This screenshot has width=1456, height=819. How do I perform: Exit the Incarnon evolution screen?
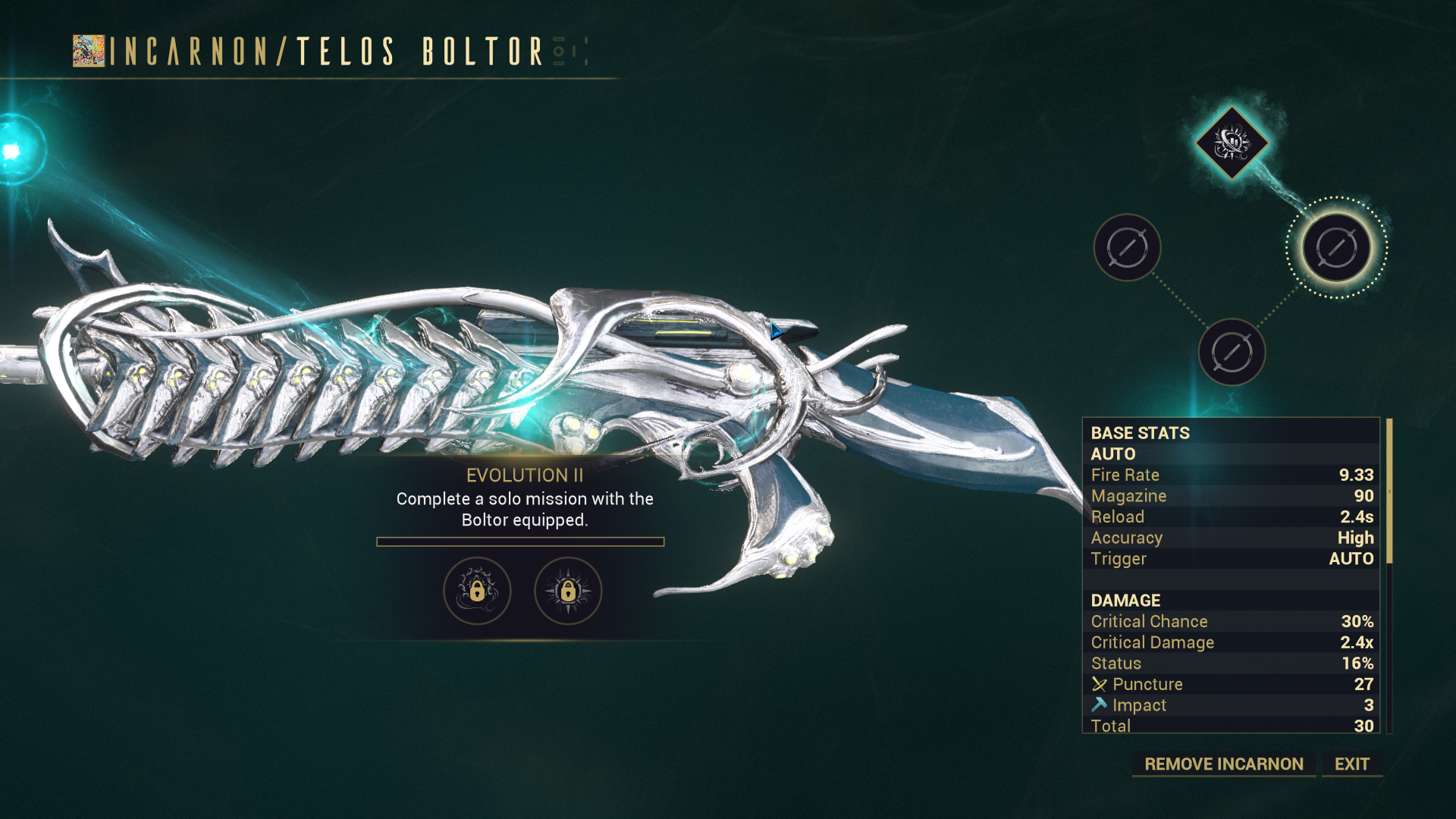point(1351,764)
